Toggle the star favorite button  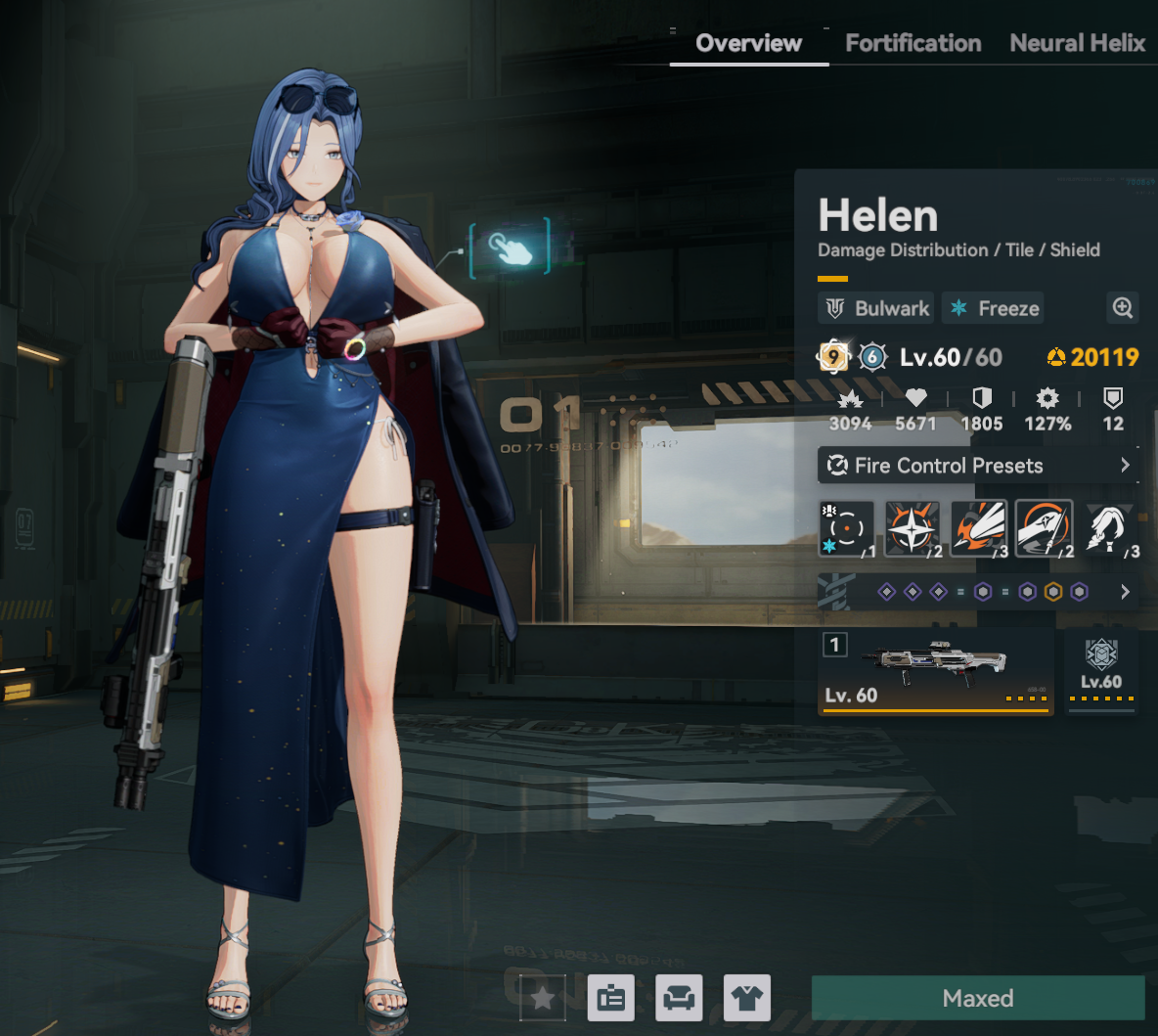coord(543,998)
